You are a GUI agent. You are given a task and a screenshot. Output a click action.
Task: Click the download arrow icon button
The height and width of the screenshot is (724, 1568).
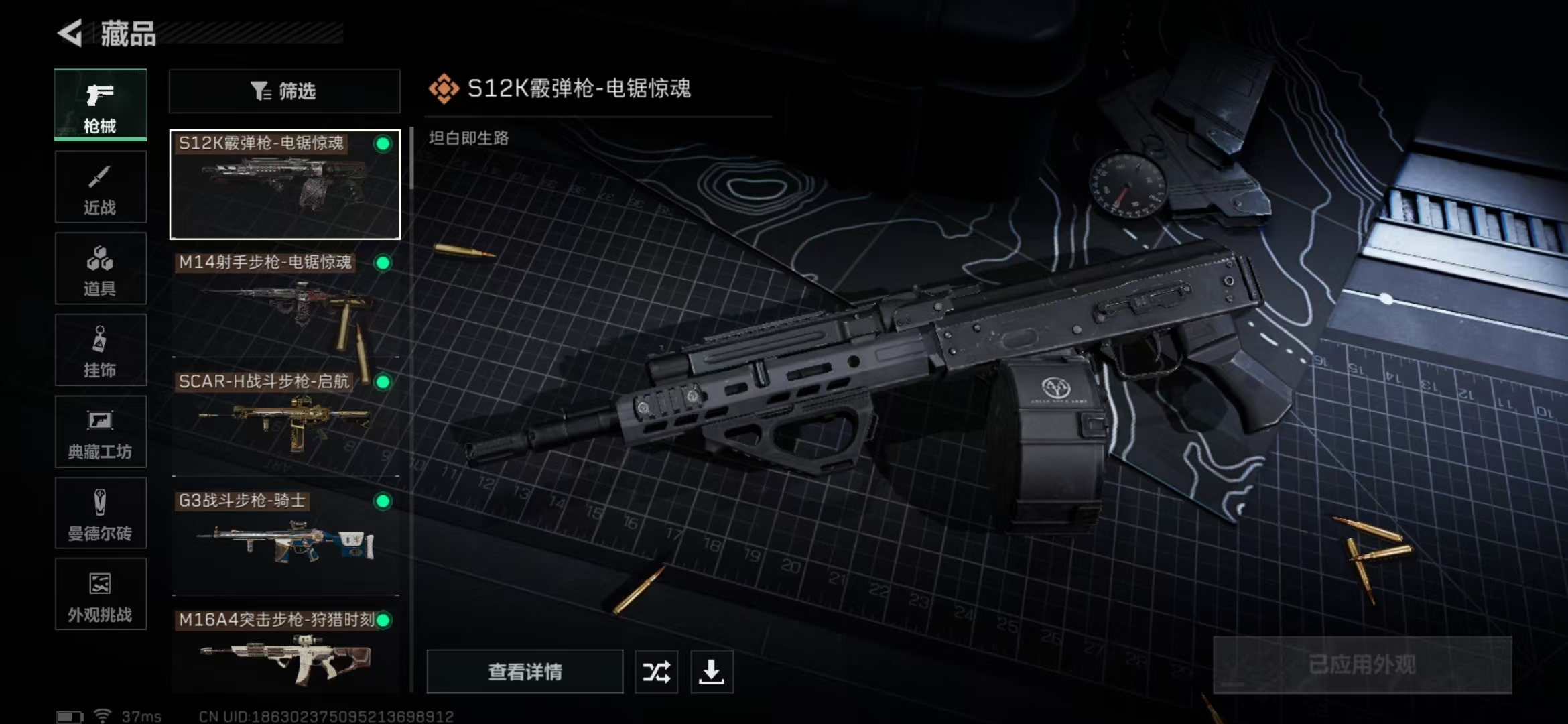[712, 672]
